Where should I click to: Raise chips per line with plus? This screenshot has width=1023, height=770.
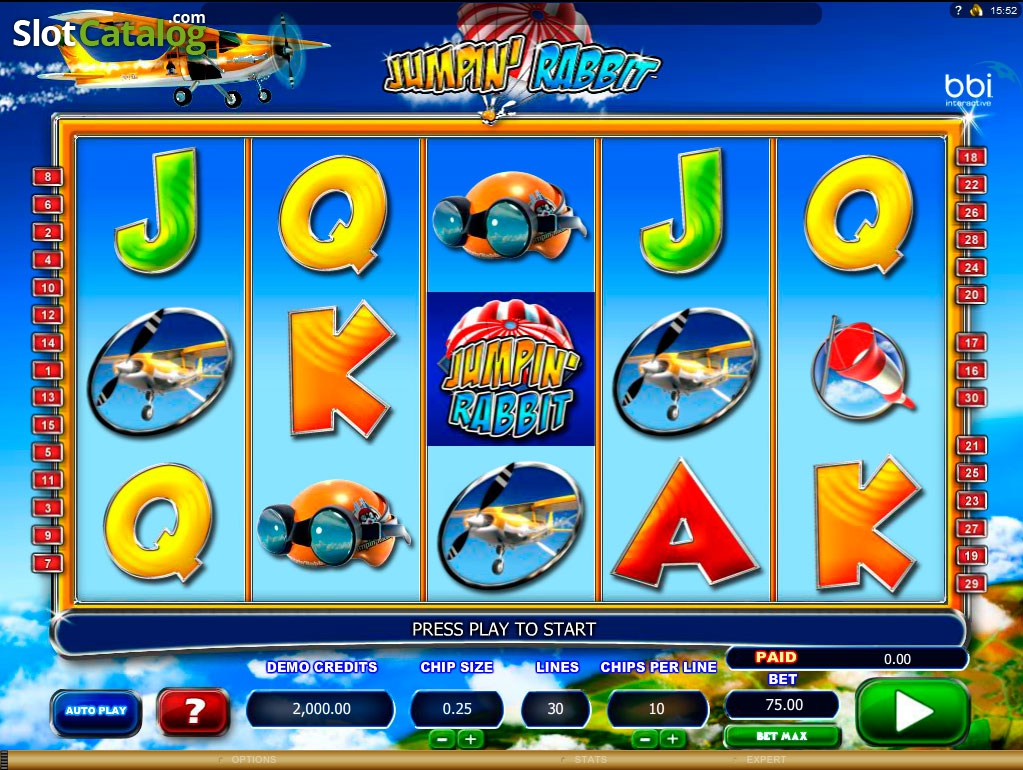[672, 739]
